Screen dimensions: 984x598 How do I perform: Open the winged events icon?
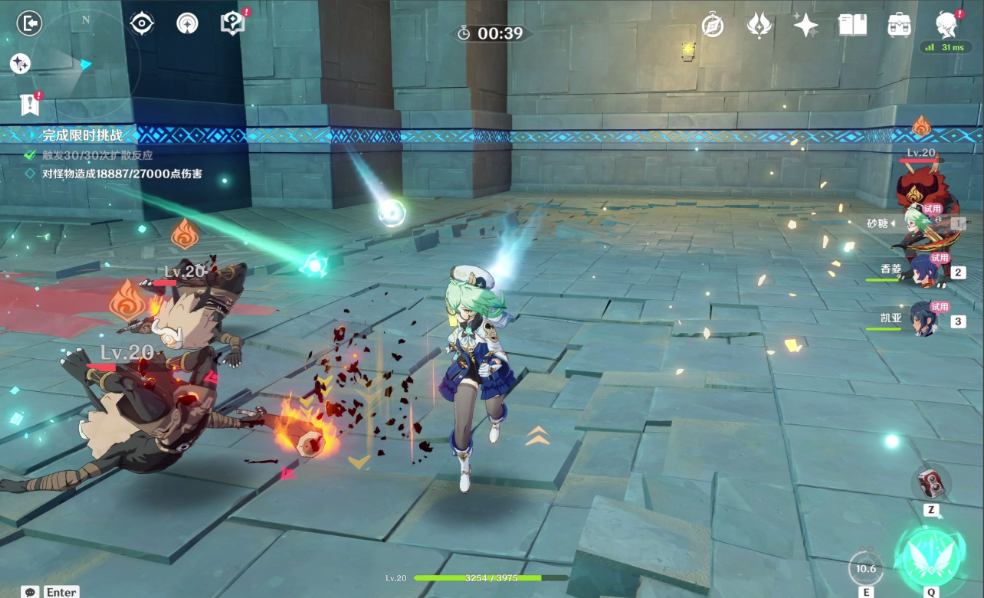(760, 25)
